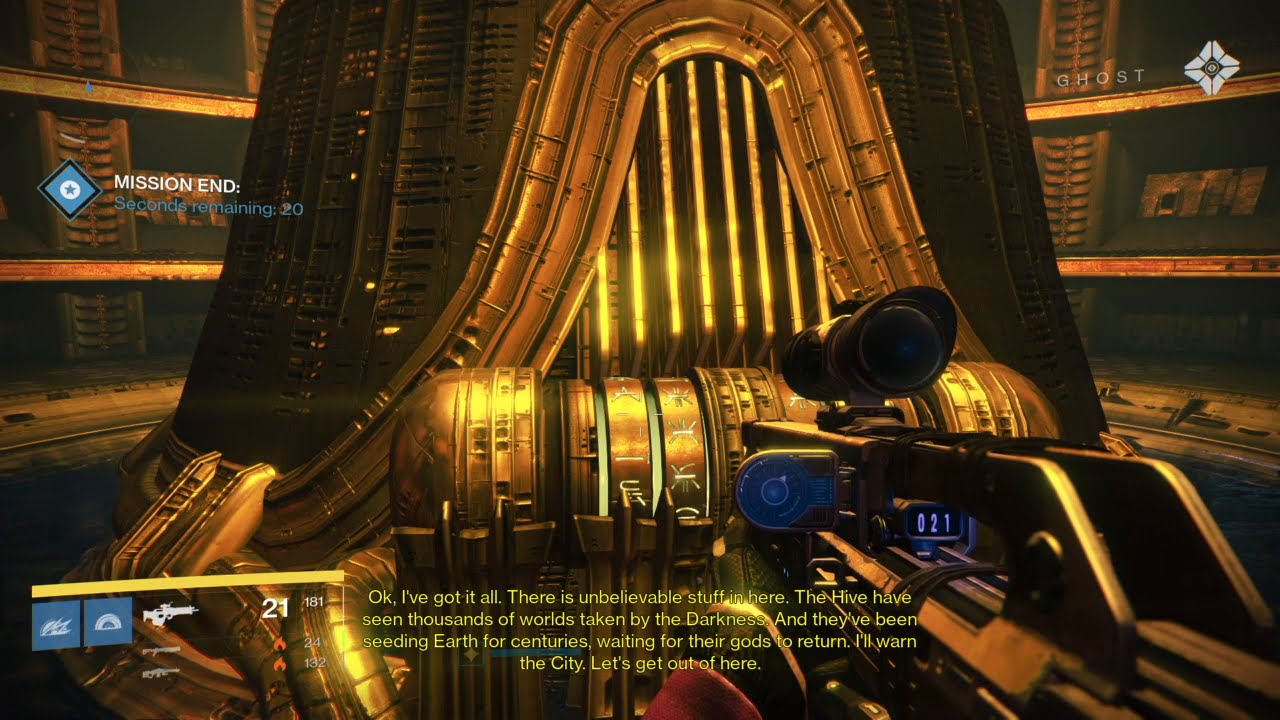Select the Mission End objective diamond icon
Viewport: 1280px width, 720px height.
pos(69,190)
